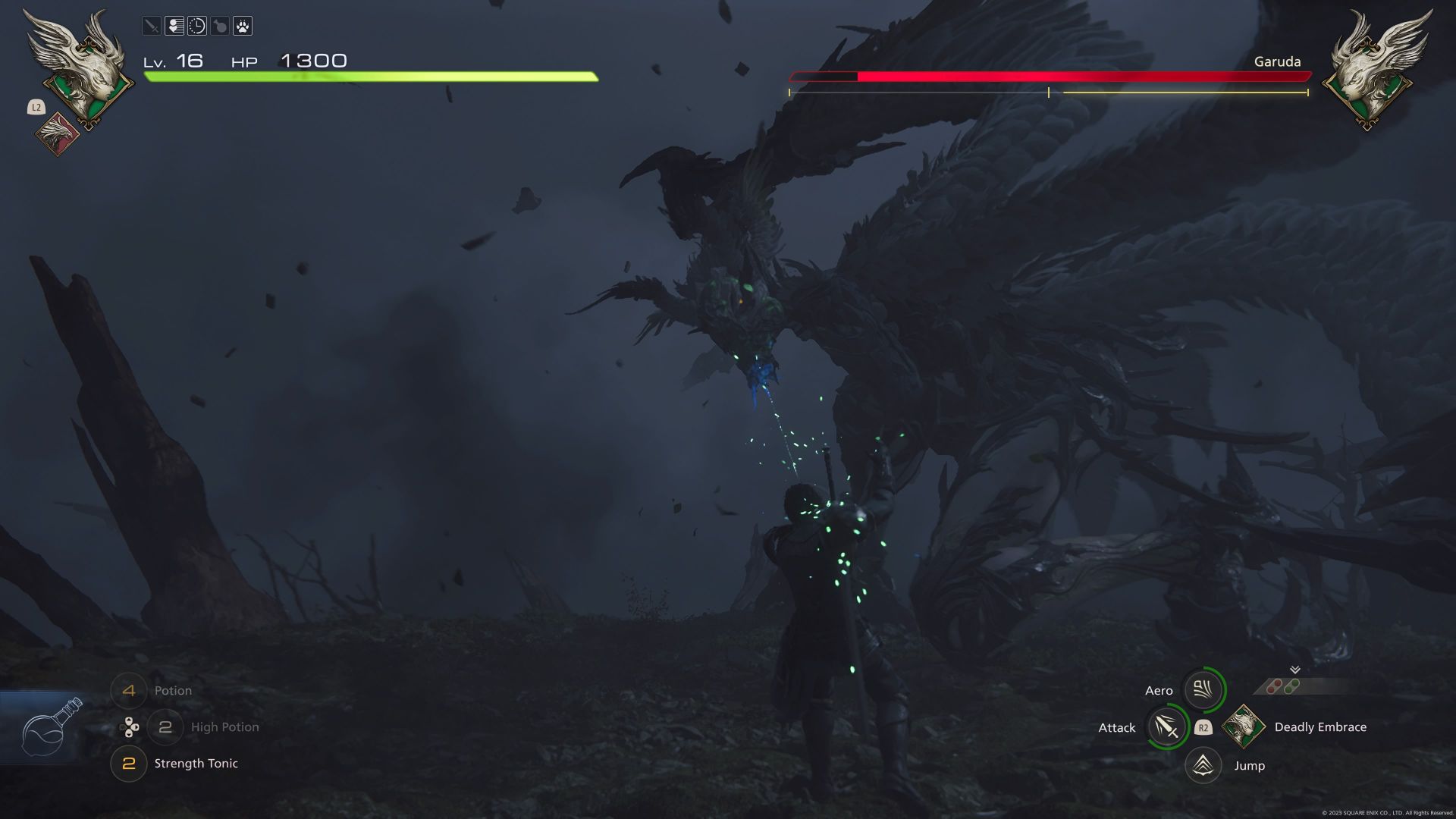Toggle the L2 Eikon switch badge
The height and width of the screenshot is (819, 1456).
(x=35, y=107)
